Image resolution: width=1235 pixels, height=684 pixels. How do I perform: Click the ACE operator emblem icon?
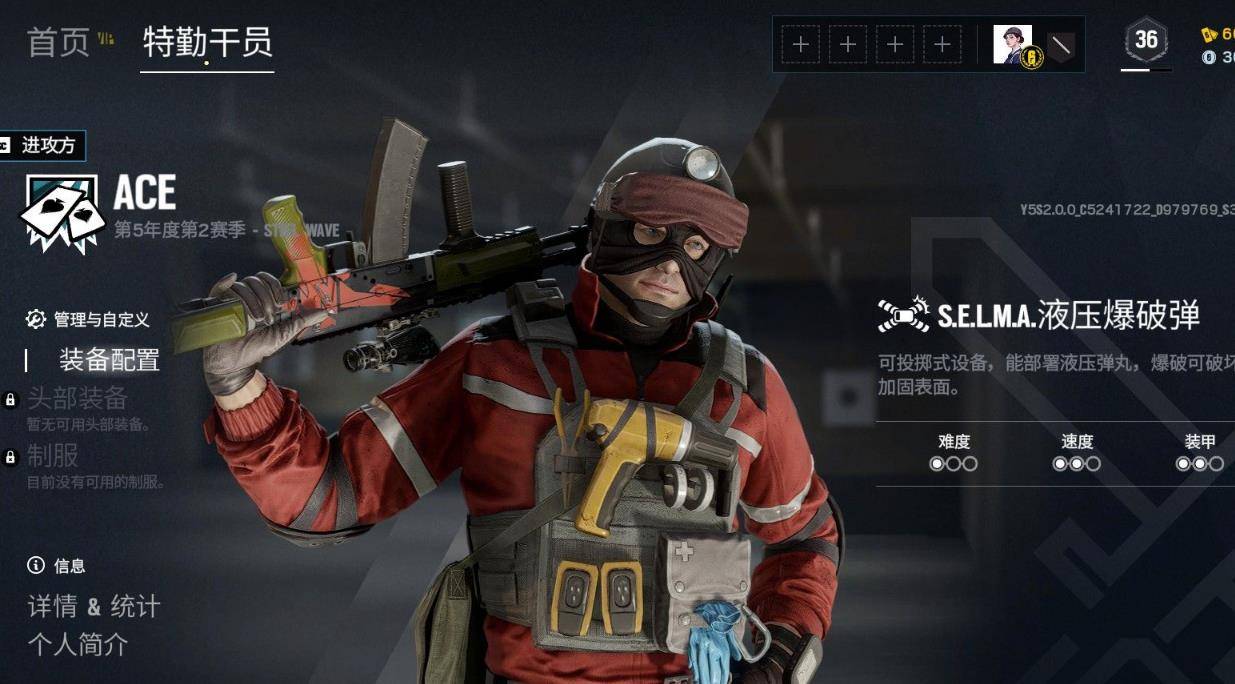point(62,212)
